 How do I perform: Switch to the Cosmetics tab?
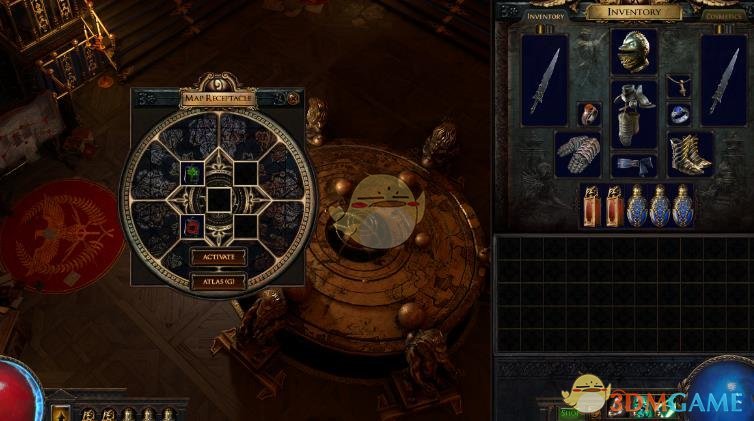click(x=725, y=16)
